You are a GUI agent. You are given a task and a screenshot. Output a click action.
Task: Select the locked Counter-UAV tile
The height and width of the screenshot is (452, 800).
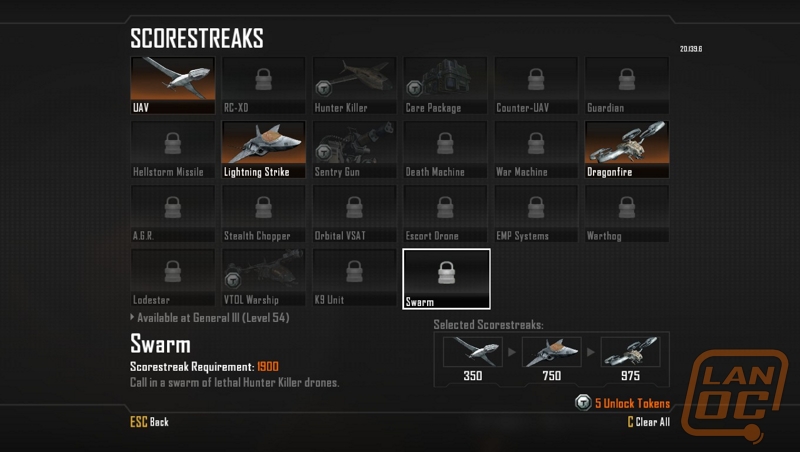pos(537,85)
